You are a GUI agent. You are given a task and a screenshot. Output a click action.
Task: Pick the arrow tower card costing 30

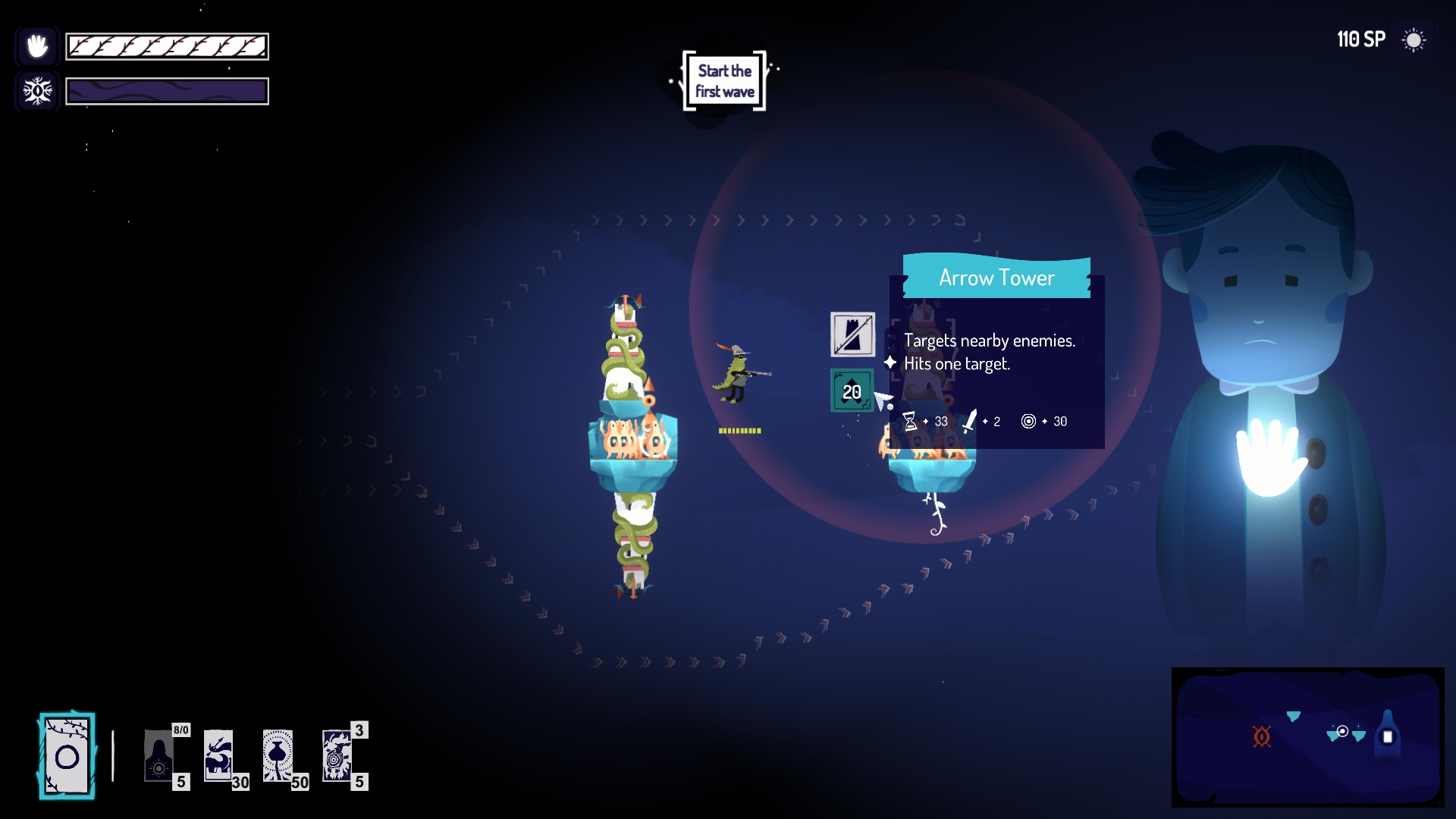(219, 756)
